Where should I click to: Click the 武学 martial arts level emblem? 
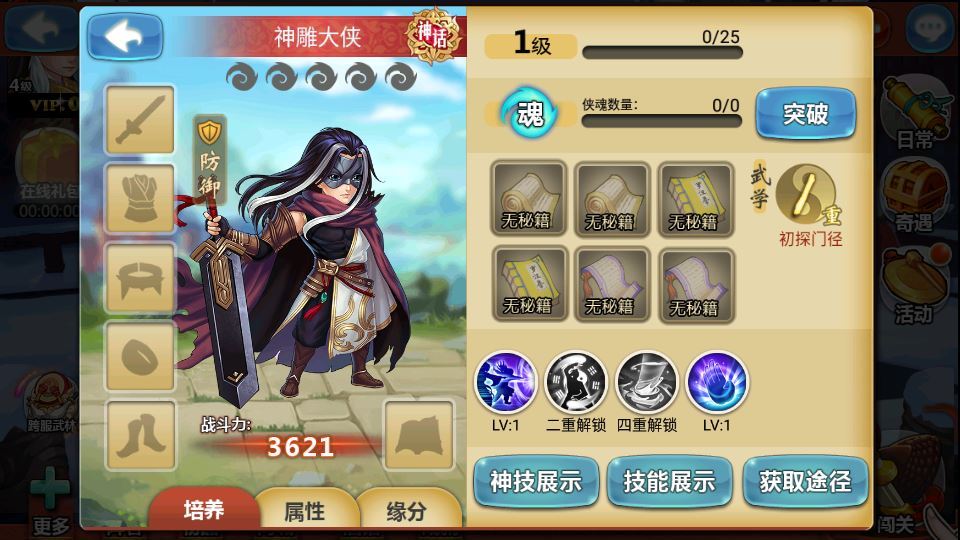[x=806, y=192]
